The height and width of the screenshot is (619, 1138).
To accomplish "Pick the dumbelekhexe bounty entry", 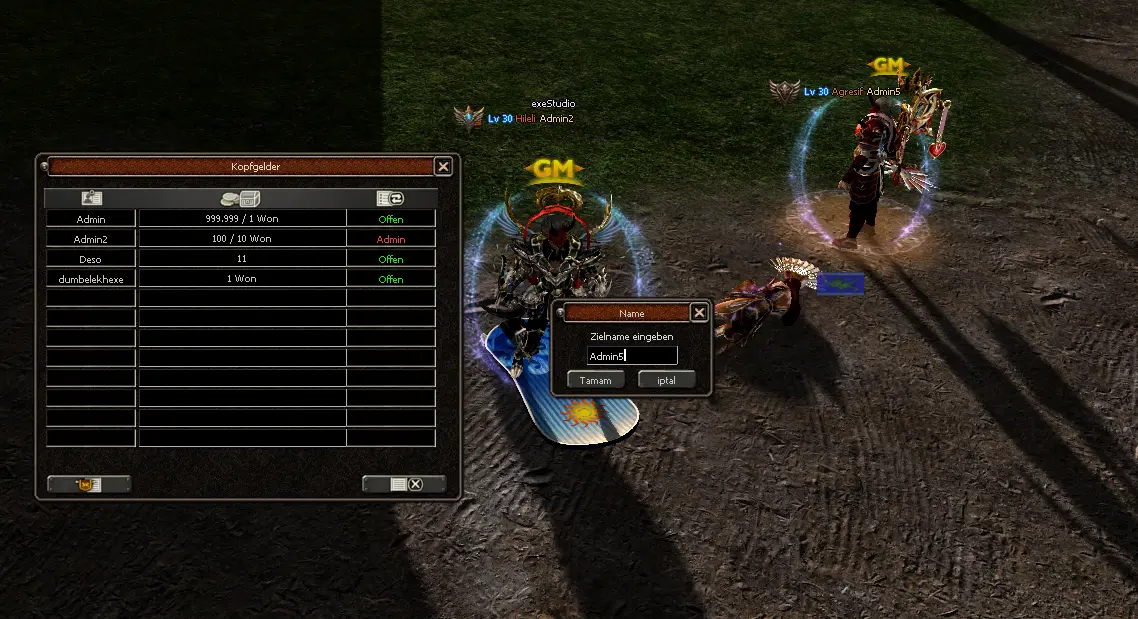I will [91, 279].
